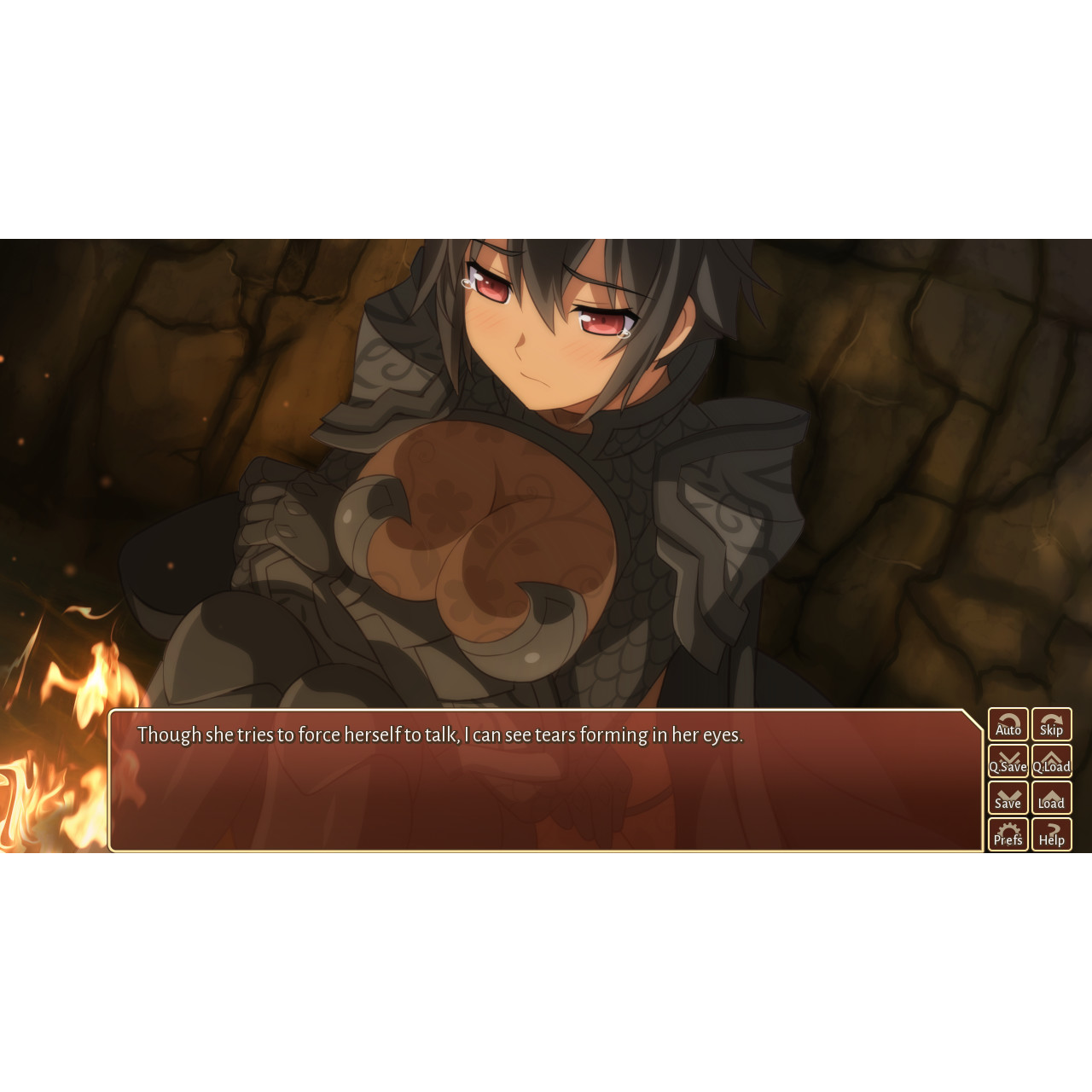The height and width of the screenshot is (1092, 1092).
Task: Open the Save menu
Action: [x=1008, y=798]
